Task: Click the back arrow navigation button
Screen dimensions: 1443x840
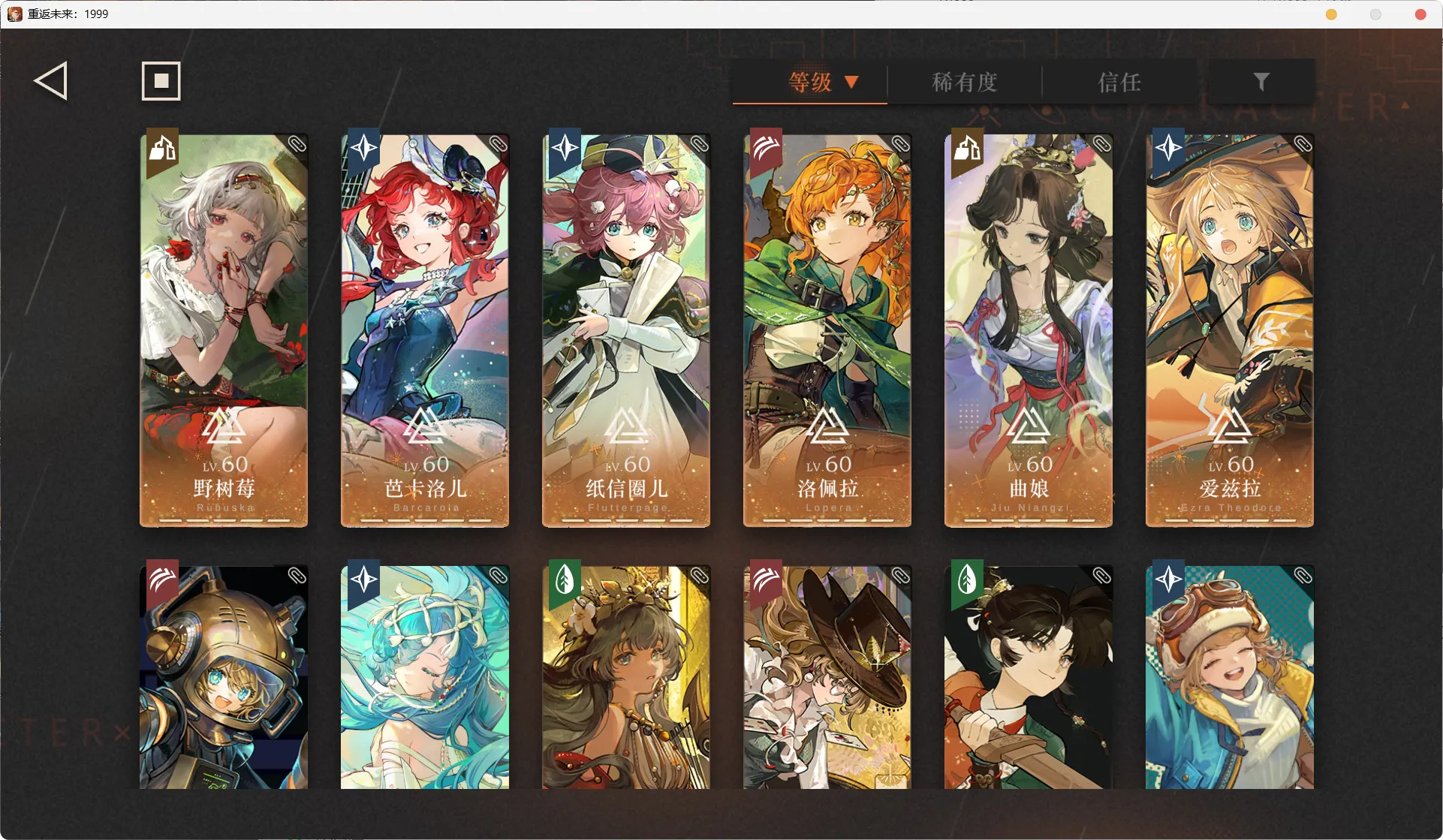Action: [50, 80]
